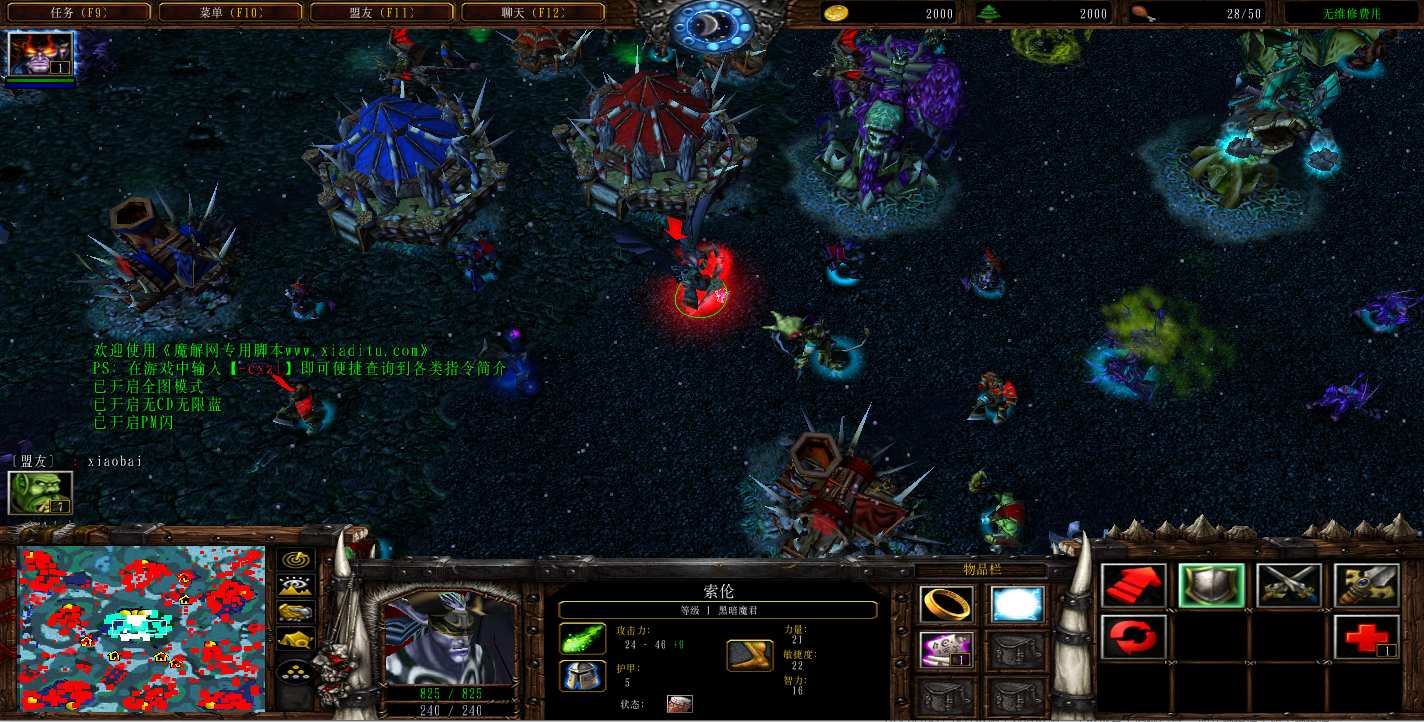Open the 盟友 (F11) allies menu

(x=383, y=13)
